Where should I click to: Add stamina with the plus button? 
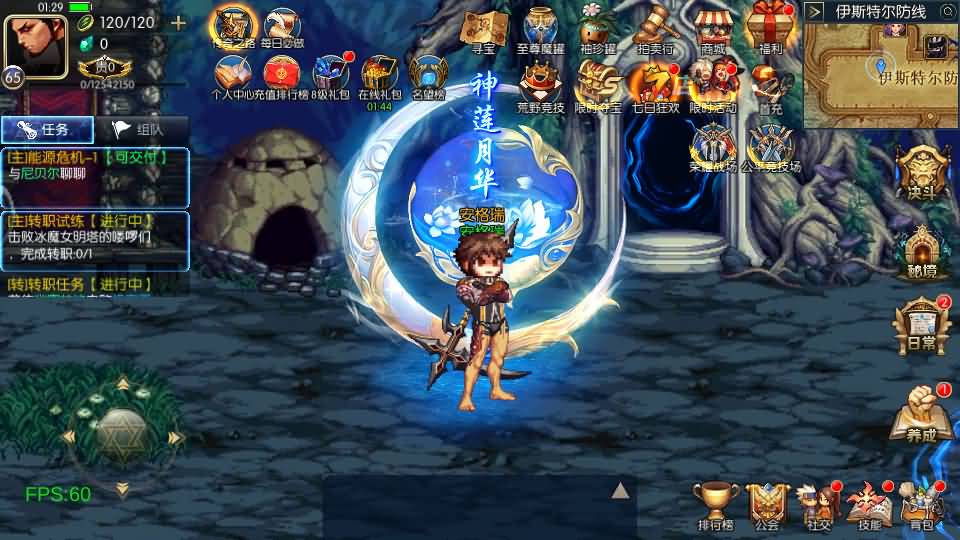[x=179, y=23]
